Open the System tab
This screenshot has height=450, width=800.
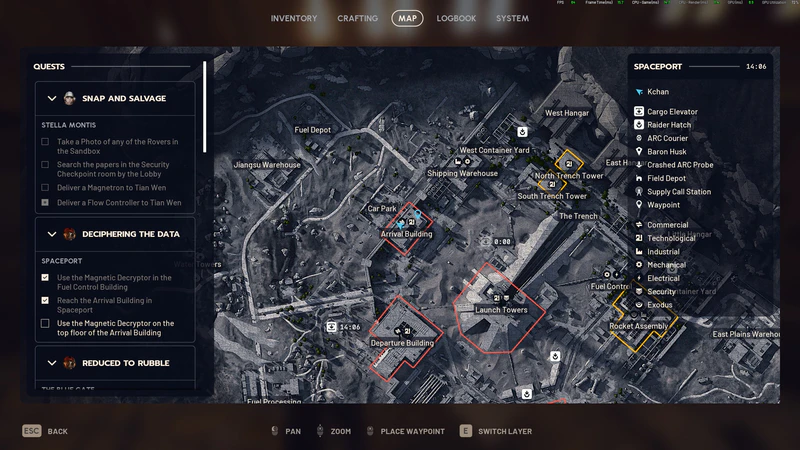512,18
